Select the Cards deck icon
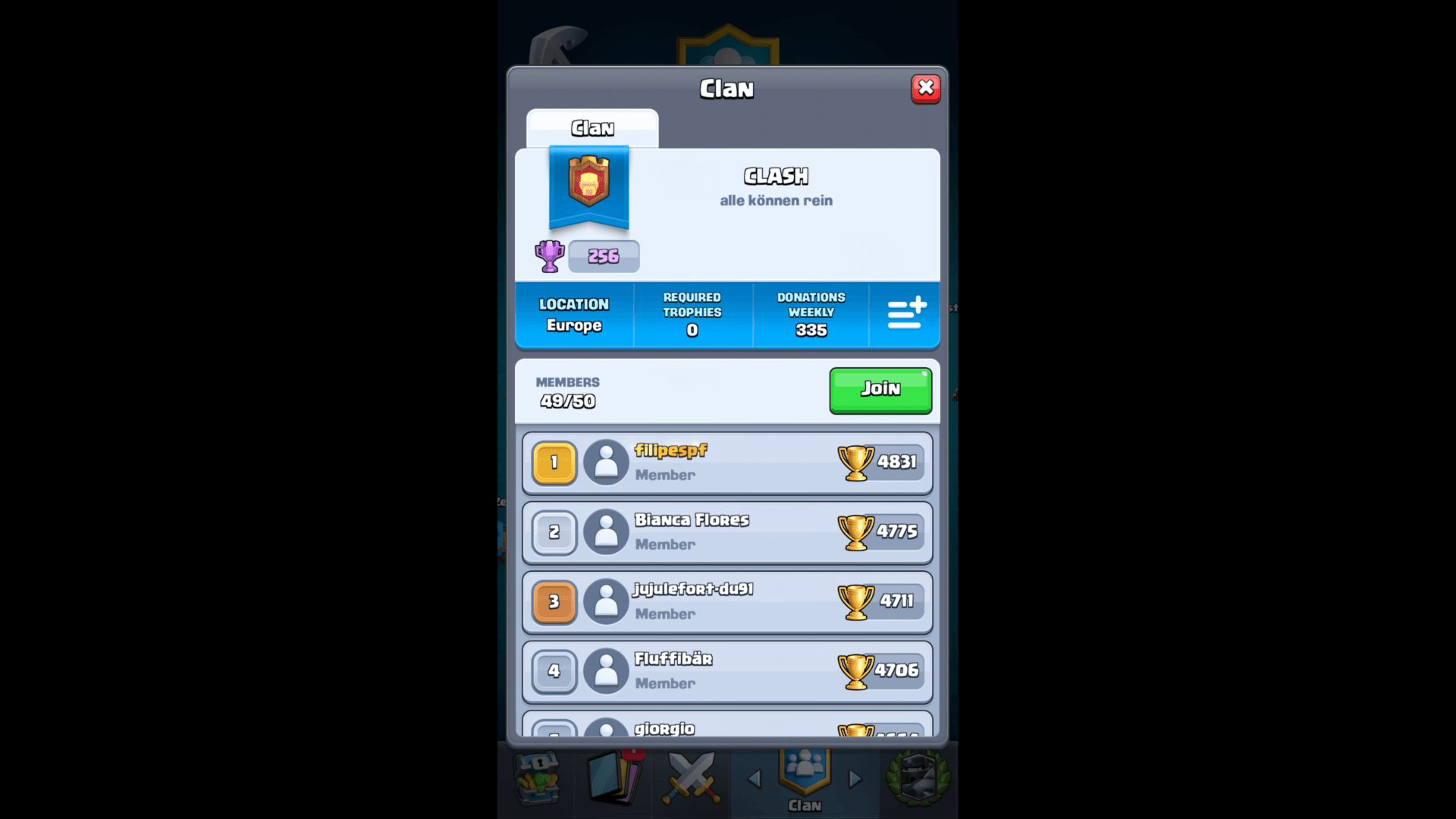 pos(614,779)
